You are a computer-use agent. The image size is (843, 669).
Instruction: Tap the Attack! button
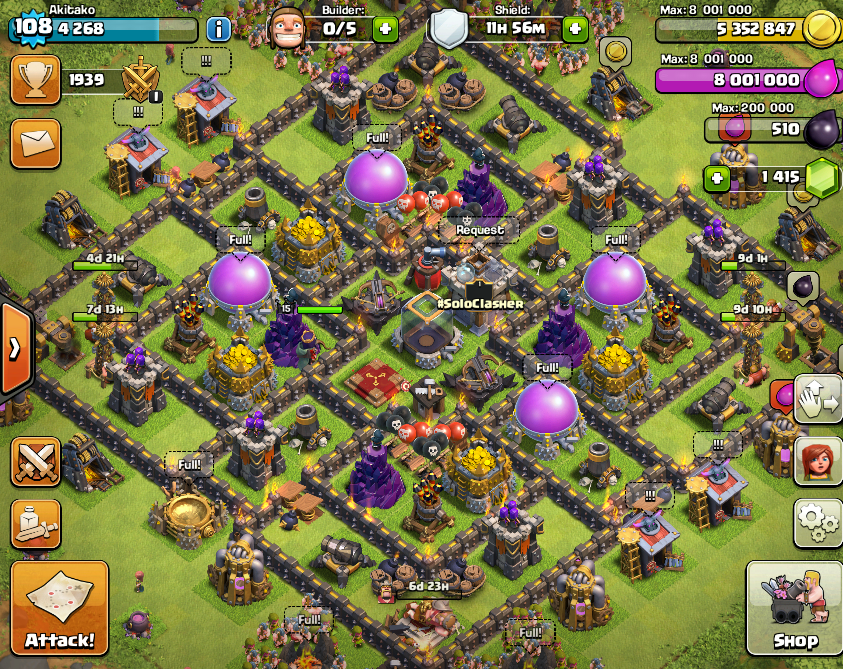[x=60, y=608]
